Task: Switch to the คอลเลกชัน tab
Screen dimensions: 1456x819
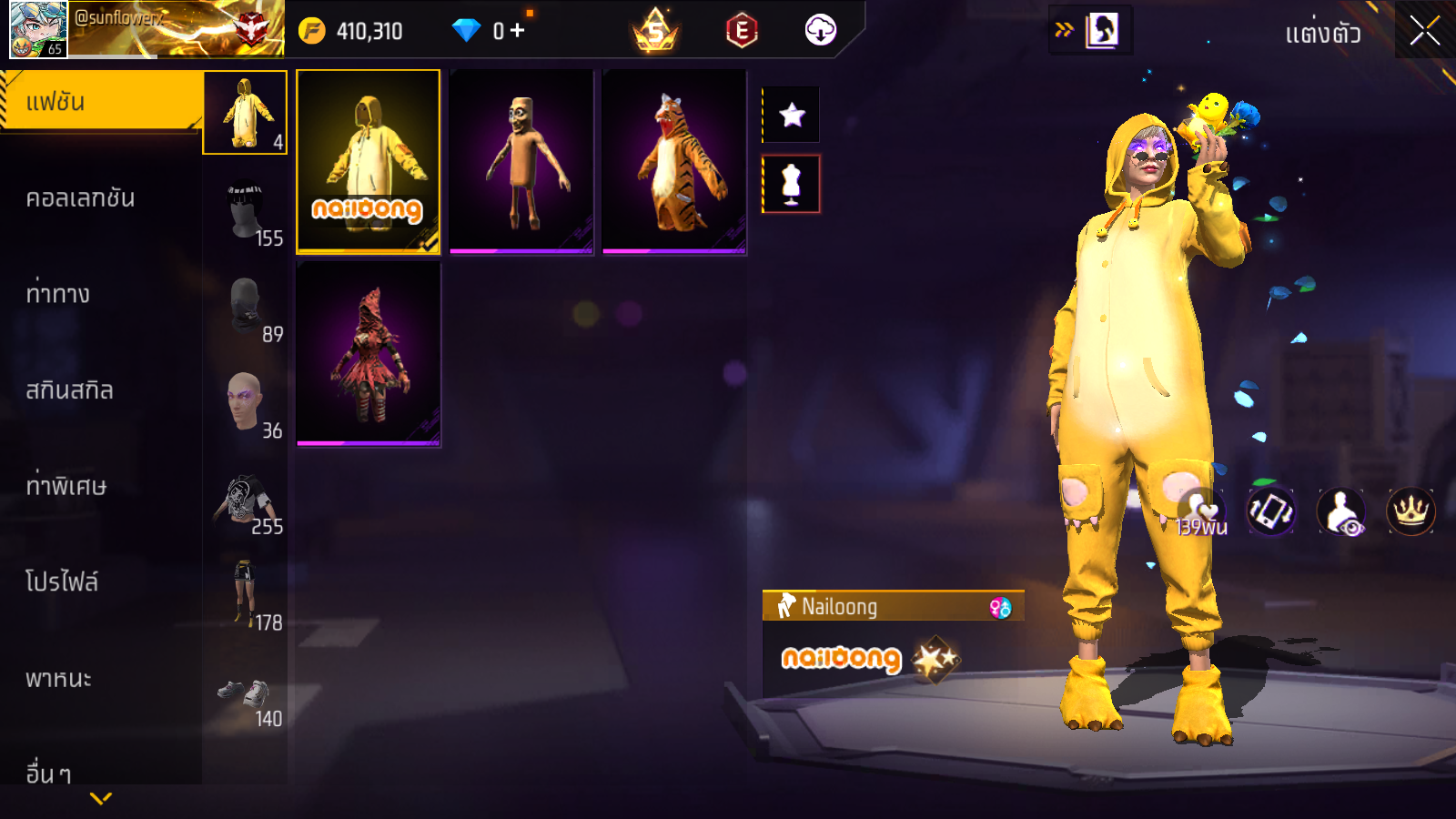Action: click(80, 198)
